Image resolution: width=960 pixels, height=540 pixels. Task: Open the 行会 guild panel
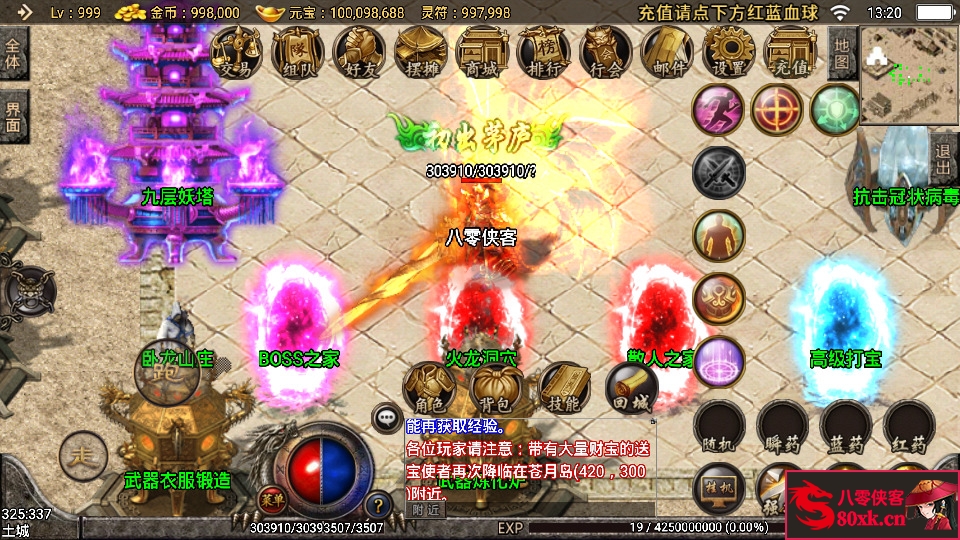click(606, 51)
